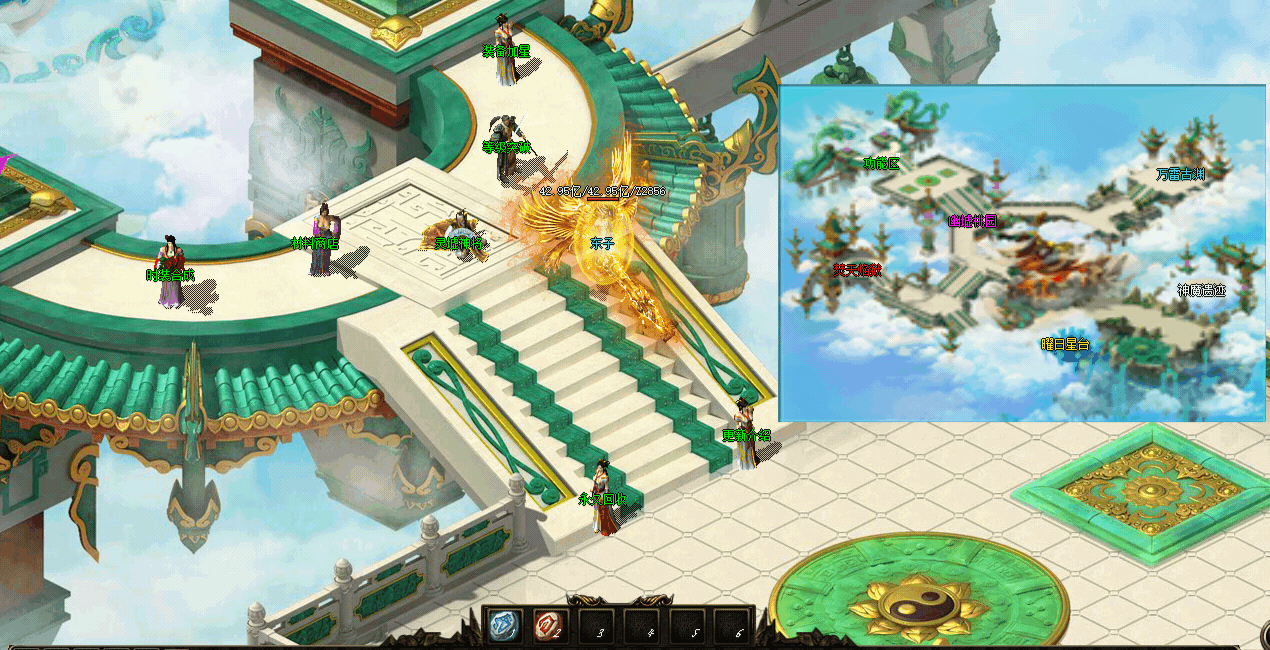Click the red 焚天焰狱 map label

[x=857, y=269]
